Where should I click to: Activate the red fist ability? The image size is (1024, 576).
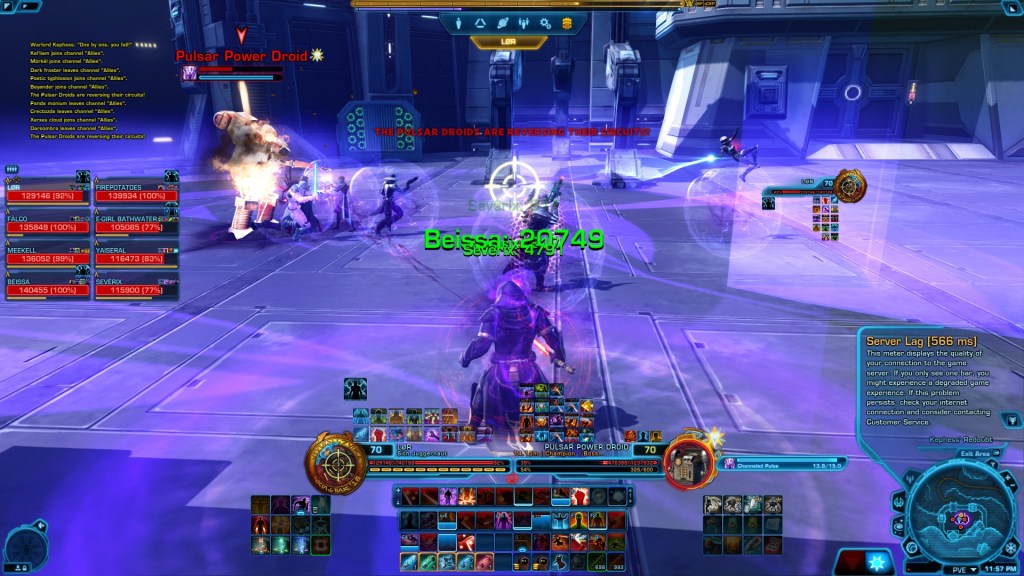pyautogui.click(x=579, y=496)
